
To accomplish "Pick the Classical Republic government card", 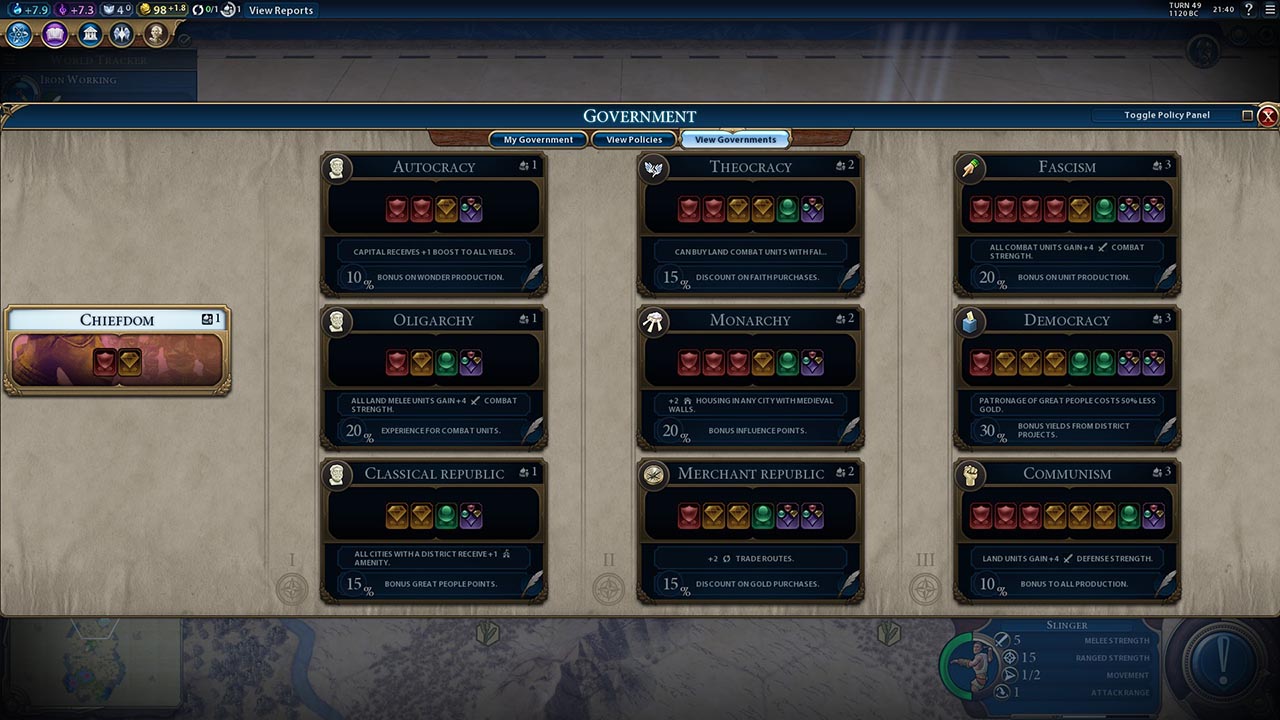I will click(x=433, y=530).
